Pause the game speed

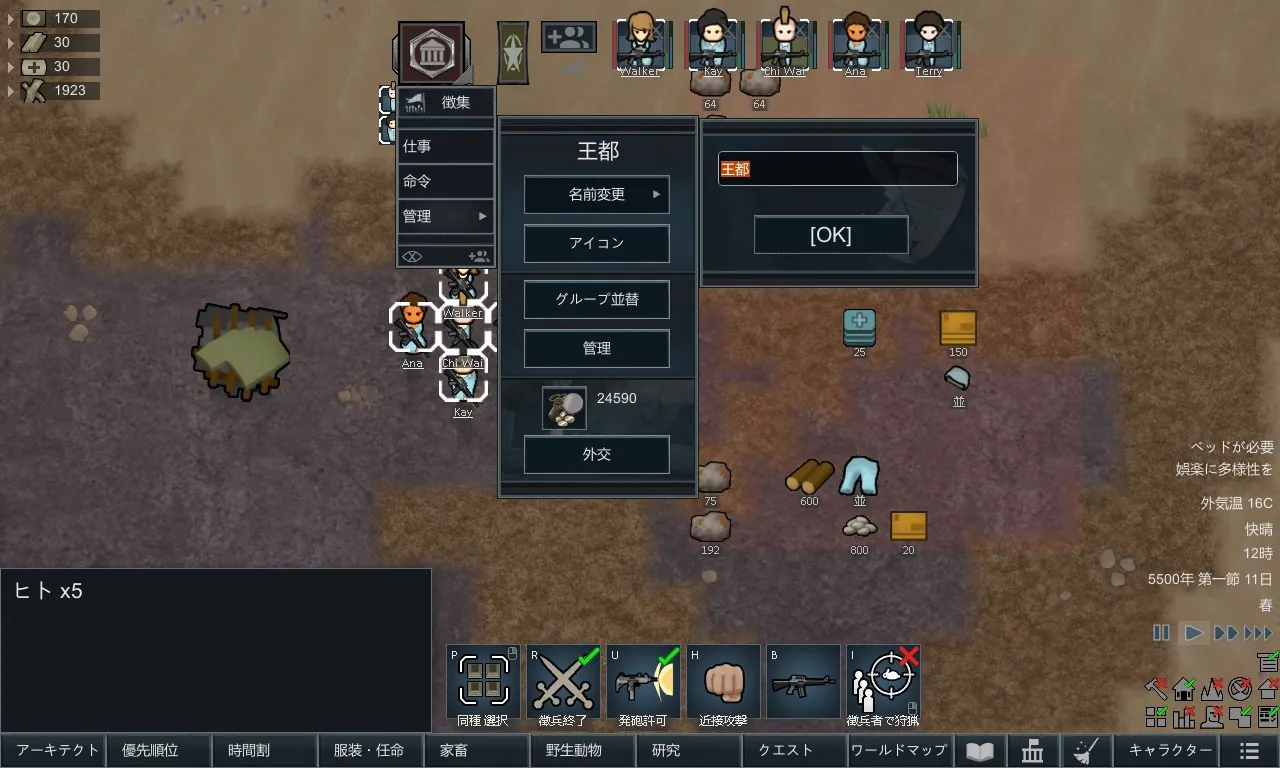coord(1161,633)
